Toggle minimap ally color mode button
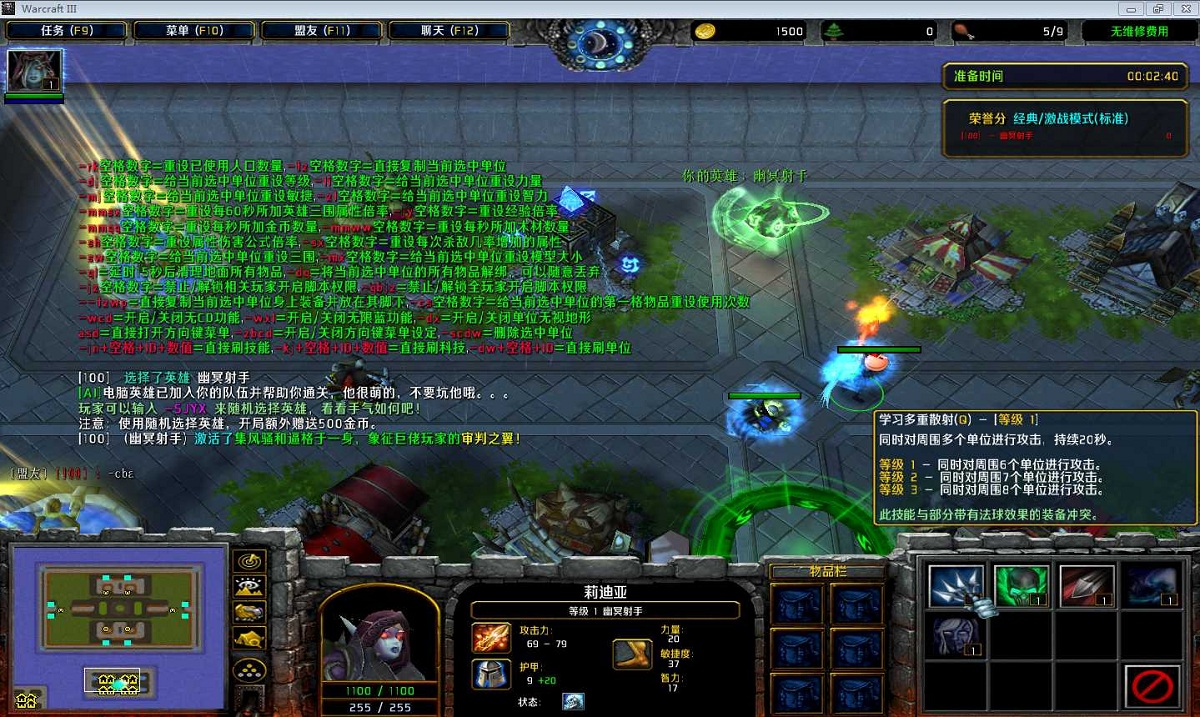 [249, 612]
